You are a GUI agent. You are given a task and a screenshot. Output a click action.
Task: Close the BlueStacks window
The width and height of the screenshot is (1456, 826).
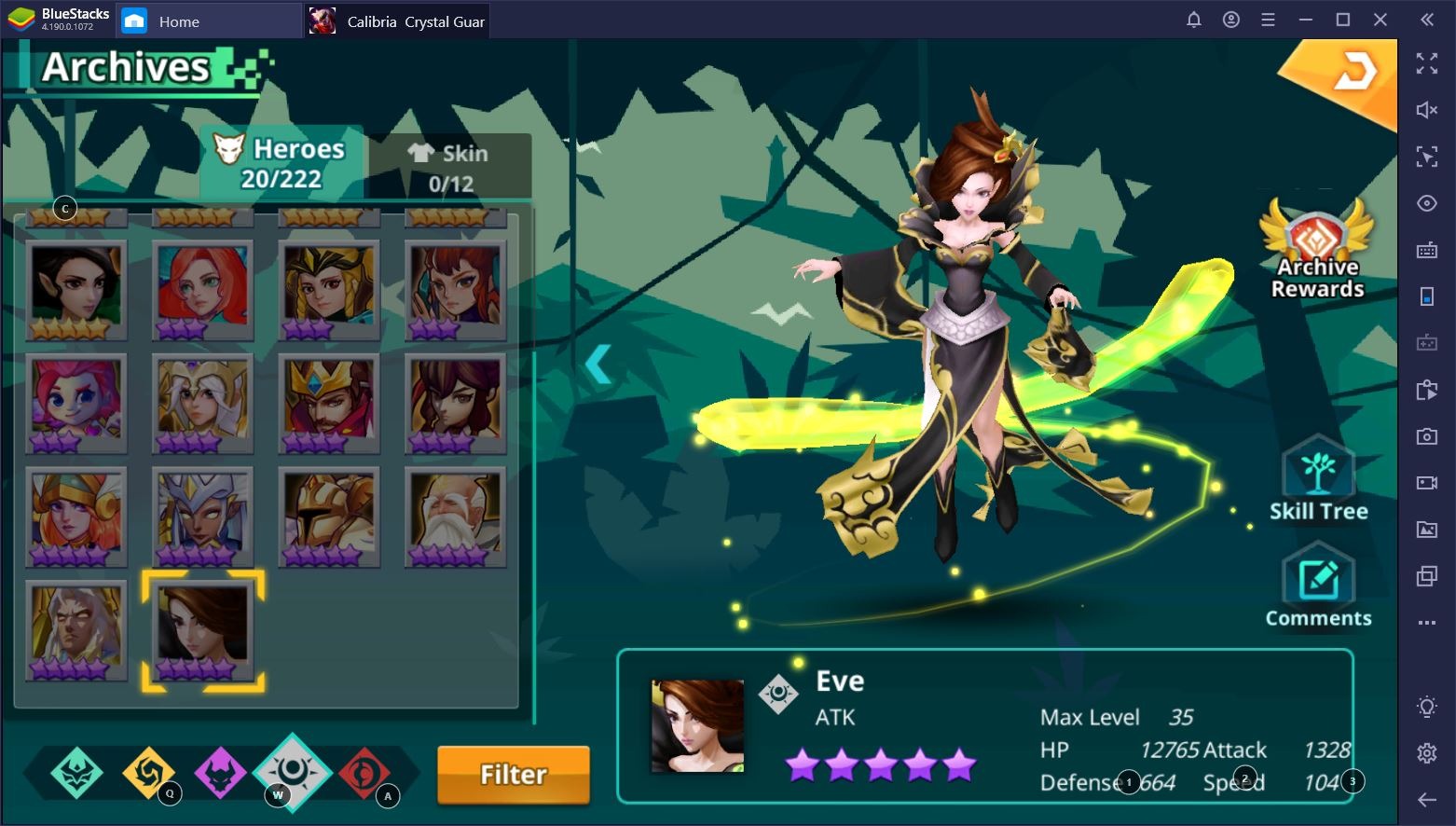[1380, 20]
